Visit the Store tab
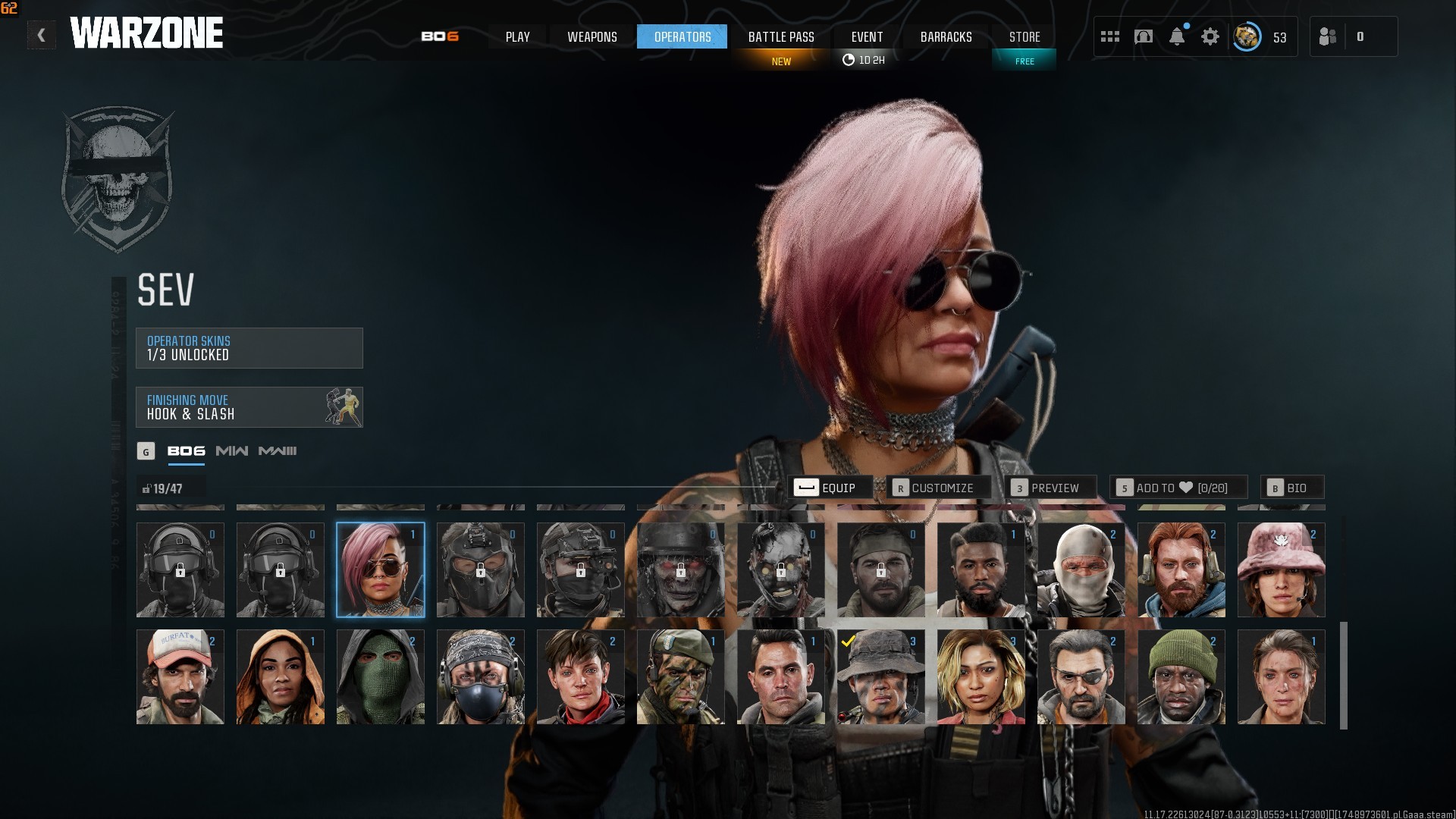Image resolution: width=1456 pixels, height=819 pixels. 1024,36
